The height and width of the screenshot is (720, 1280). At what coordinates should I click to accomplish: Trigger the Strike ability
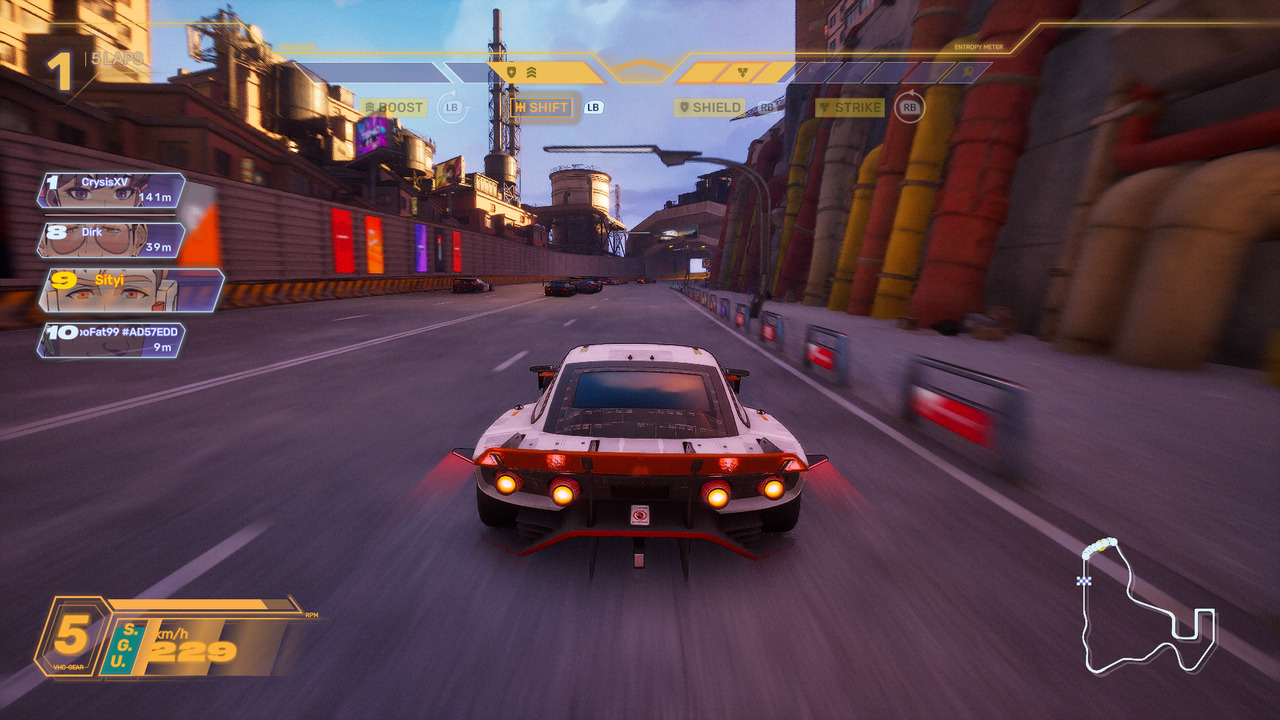click(850, 107)
